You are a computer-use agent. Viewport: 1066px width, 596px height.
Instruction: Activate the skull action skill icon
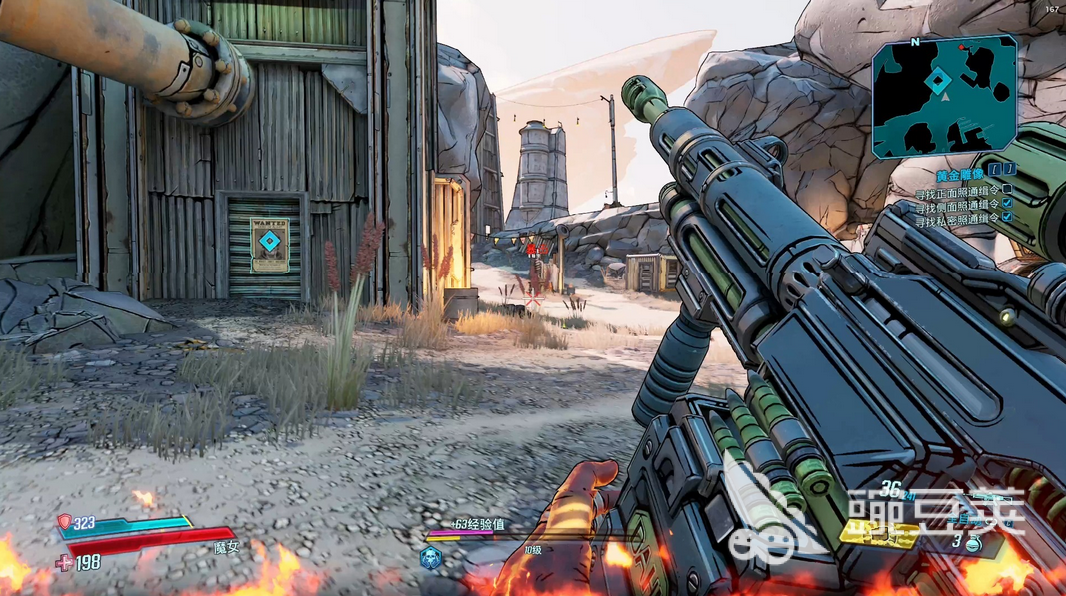pos(431,558)
